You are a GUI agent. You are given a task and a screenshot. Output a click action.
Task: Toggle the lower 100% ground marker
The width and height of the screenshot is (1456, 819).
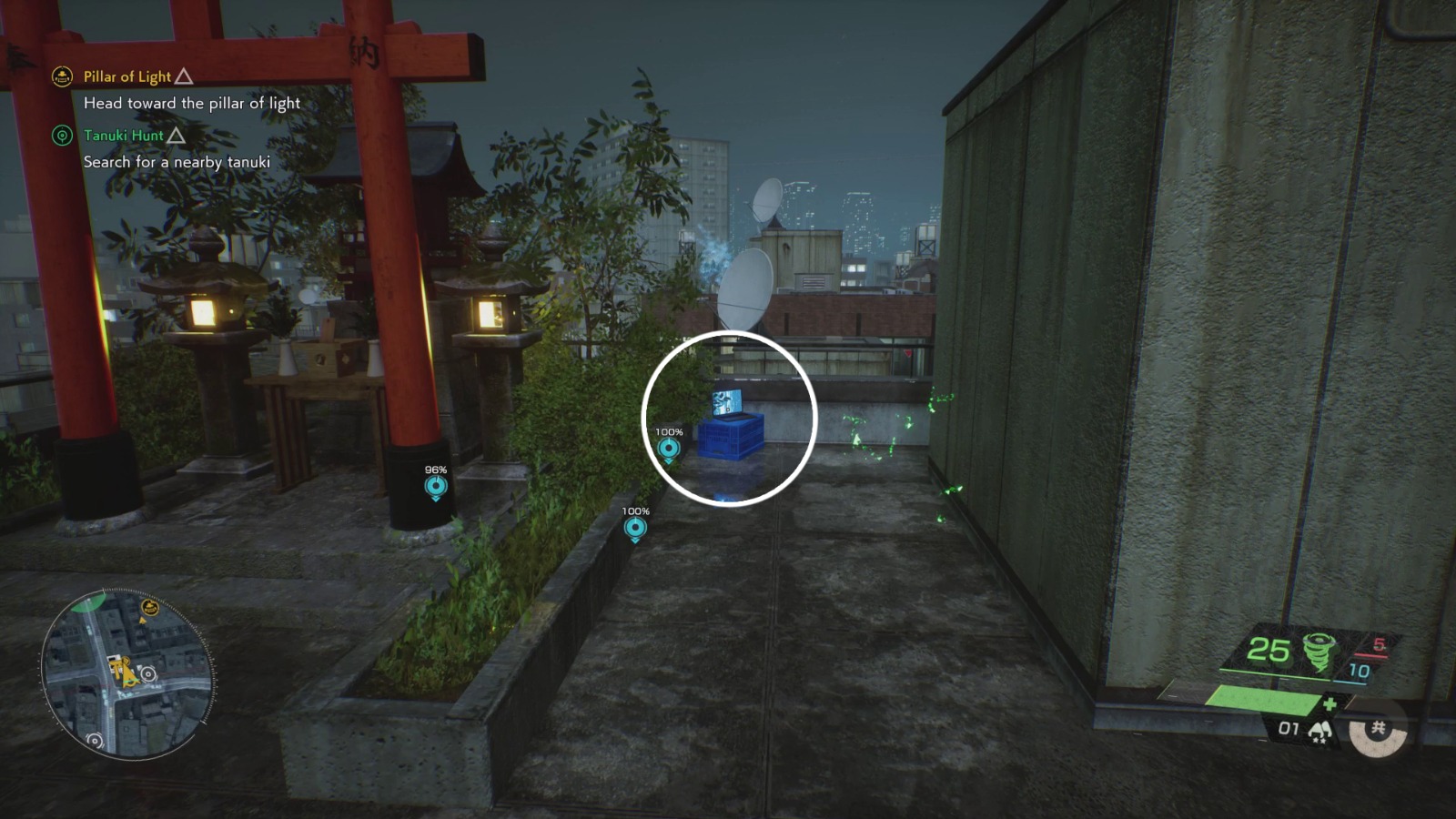coord(634,528)
